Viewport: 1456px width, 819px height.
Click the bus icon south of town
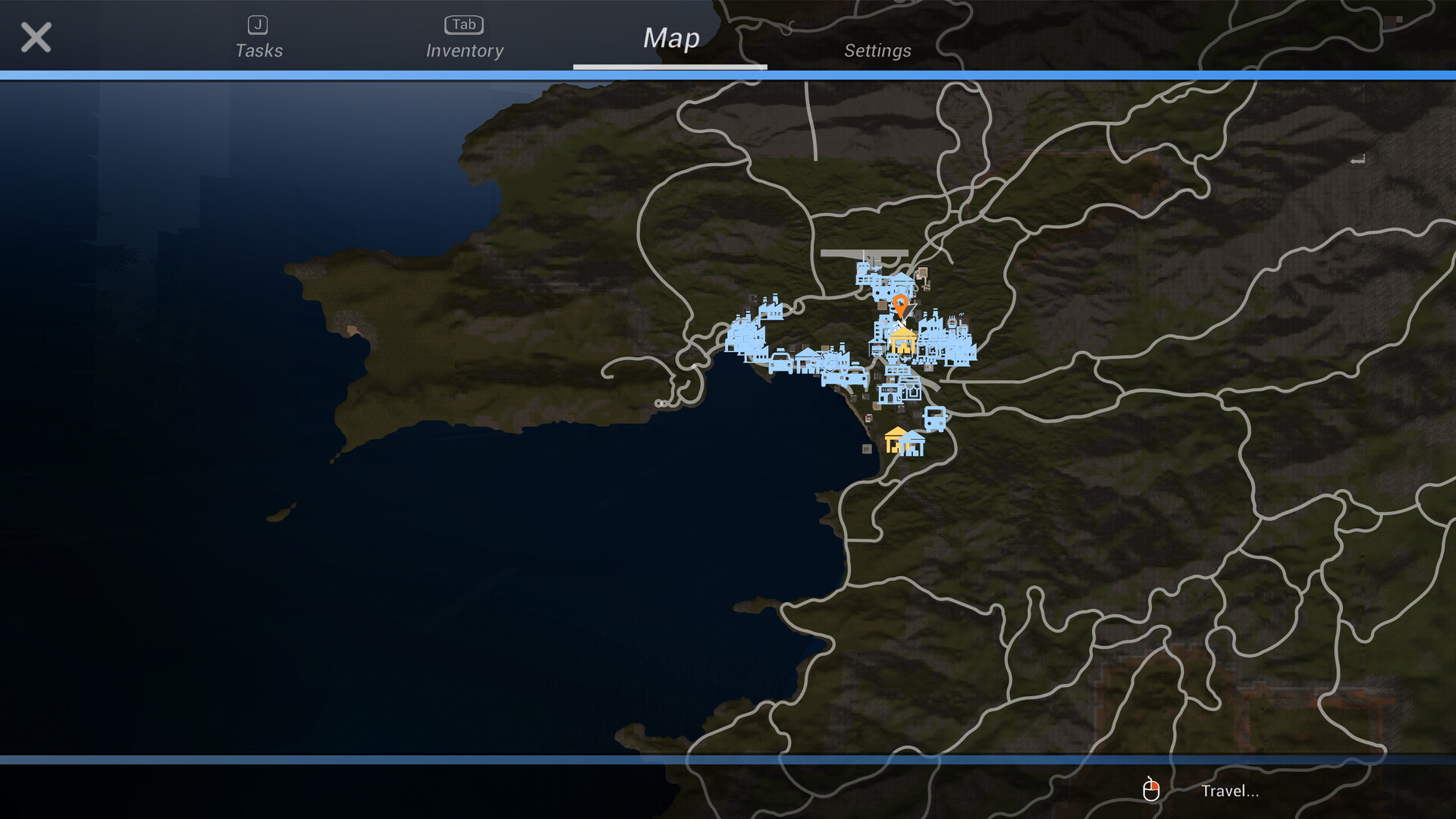(x=934, y=419)
